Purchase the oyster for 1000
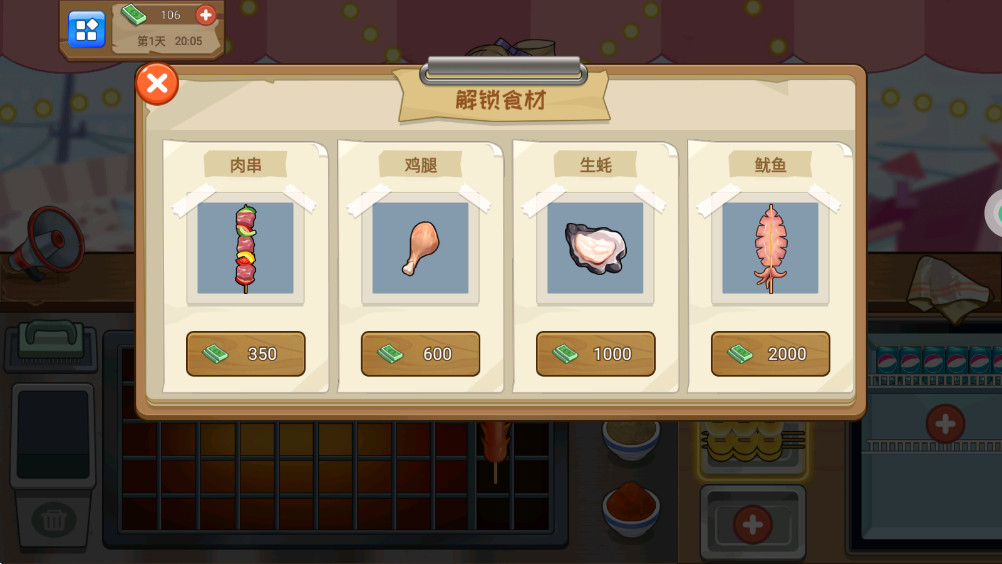 click(x=595, y=354)
